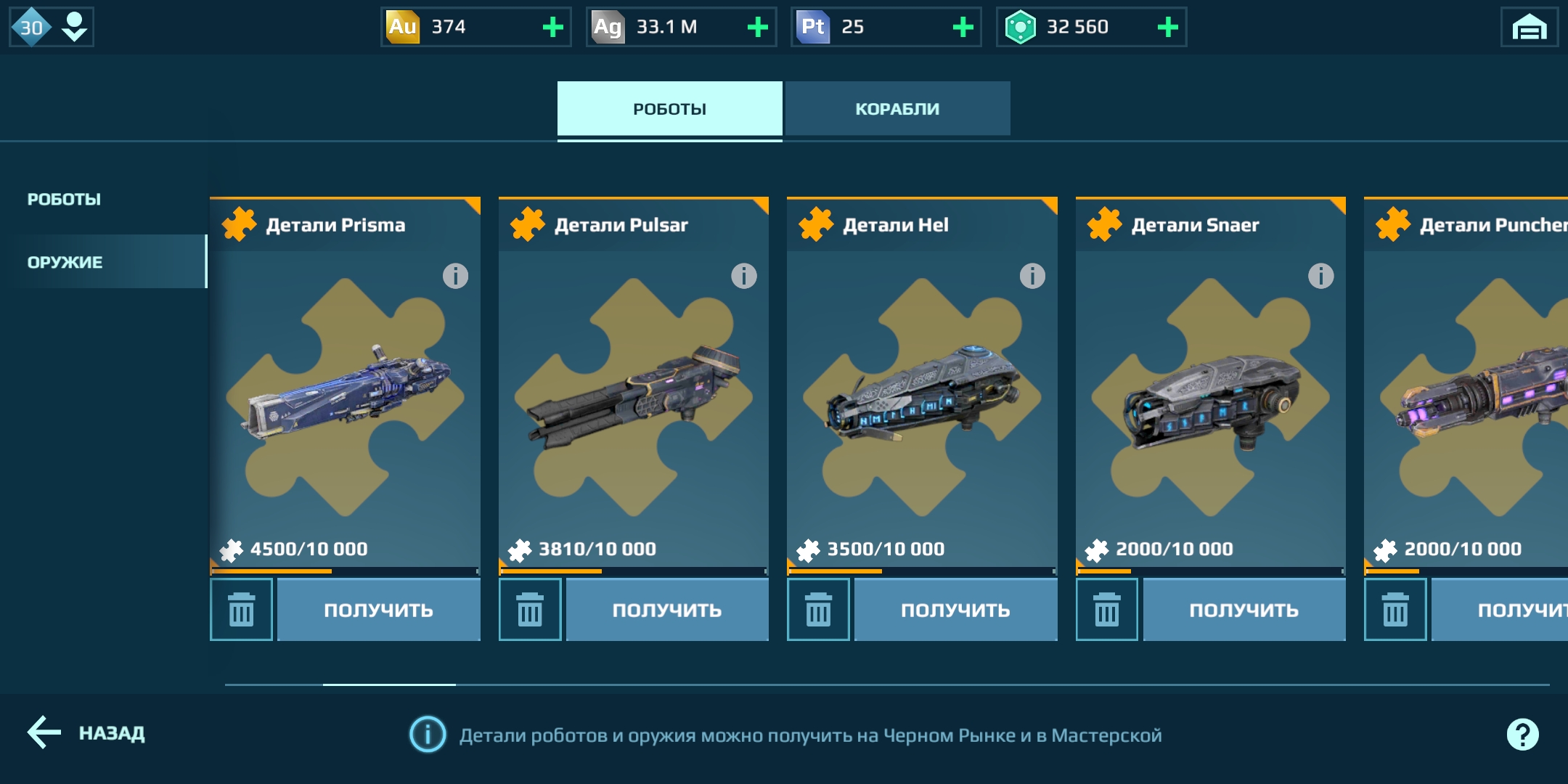Viewport: 1568px width, 784px height.
Task: Select the trash icon under Snaer parts
Action: (x=1106, y=610)
